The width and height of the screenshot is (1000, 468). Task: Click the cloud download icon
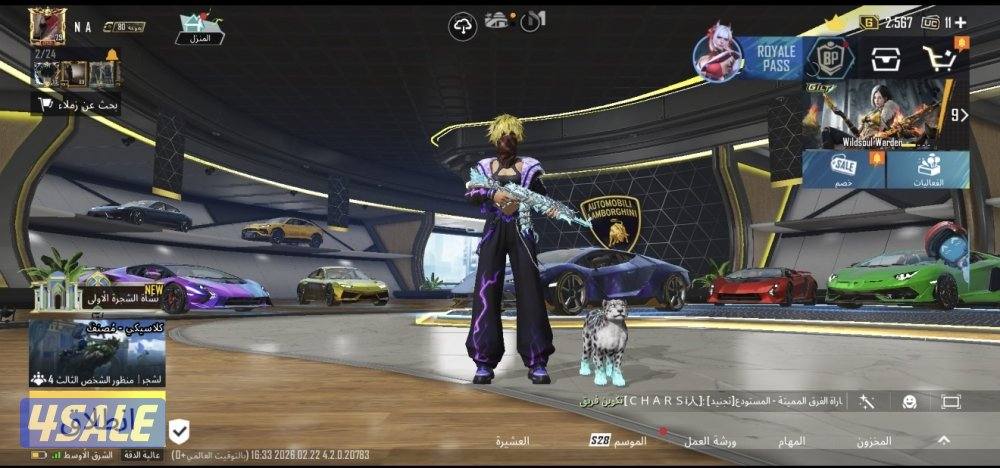(463, 27)
